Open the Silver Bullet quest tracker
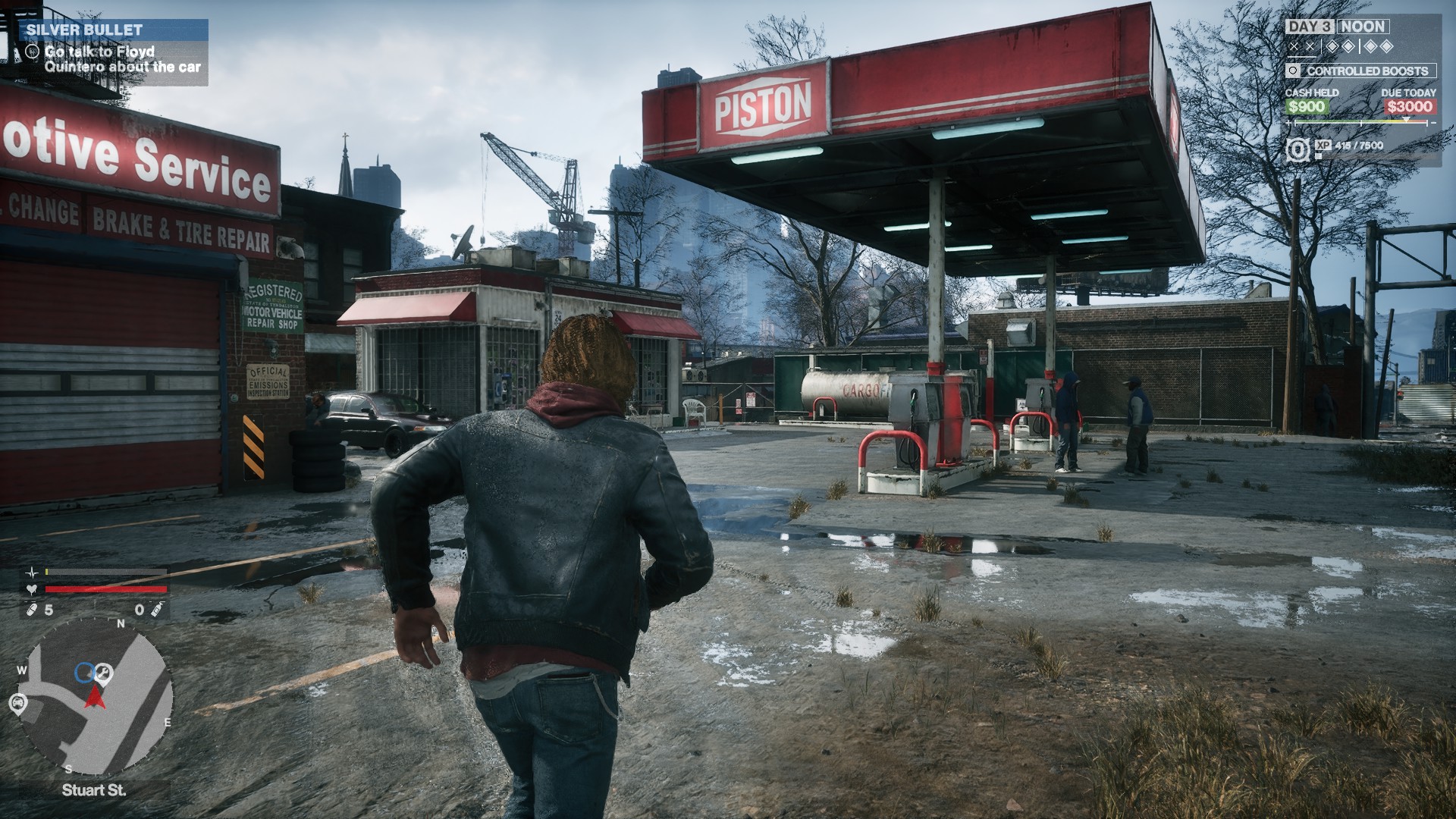The height and width of the screenshot is (819, 1456). 114,30
